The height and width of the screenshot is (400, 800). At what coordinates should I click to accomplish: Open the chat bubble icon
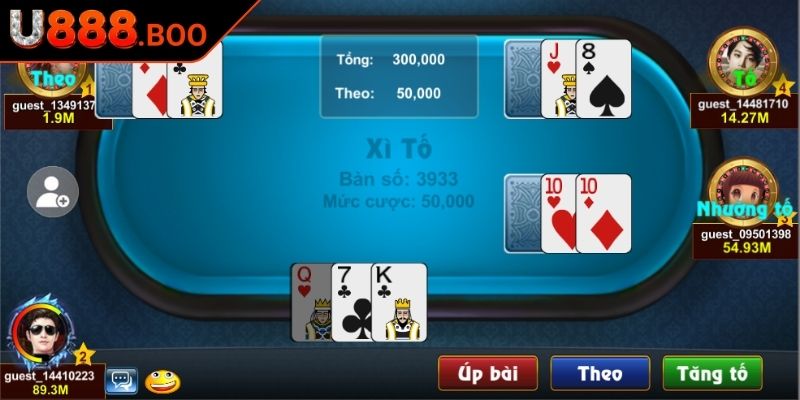[122, 380]
